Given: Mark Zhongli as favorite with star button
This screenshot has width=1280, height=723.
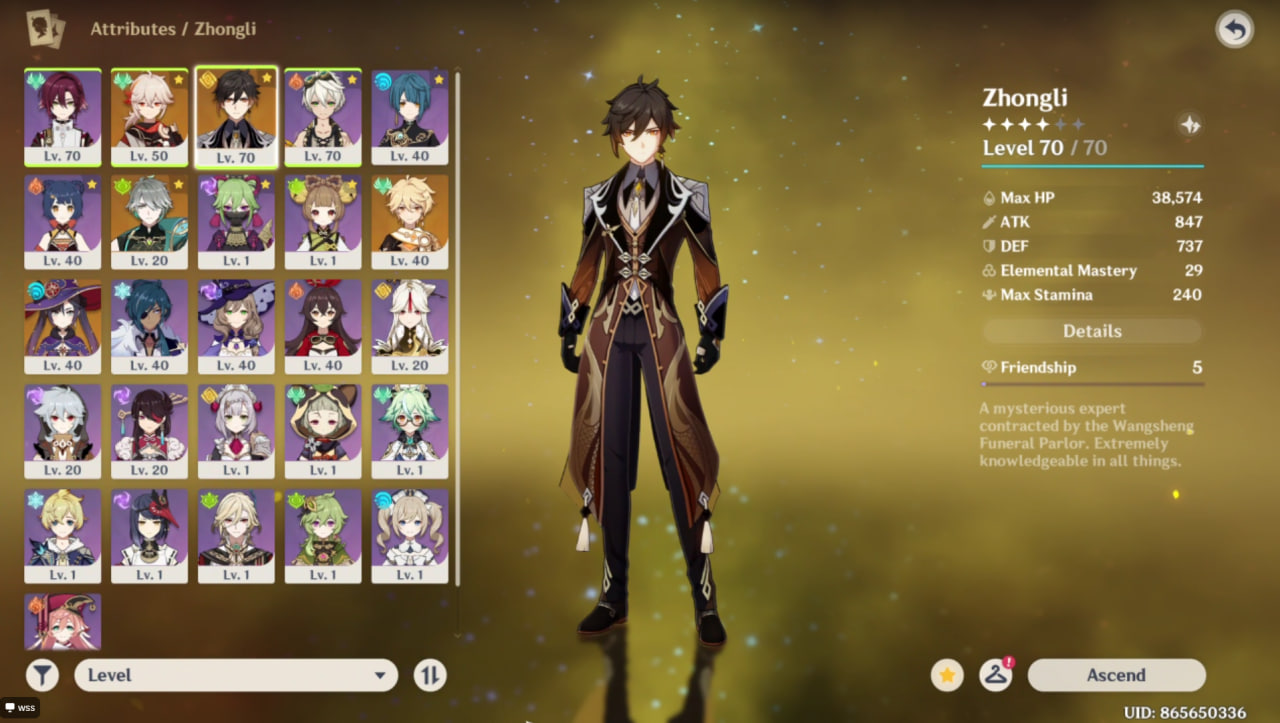Looking at the screenshot, I should (x=947, y=675).
